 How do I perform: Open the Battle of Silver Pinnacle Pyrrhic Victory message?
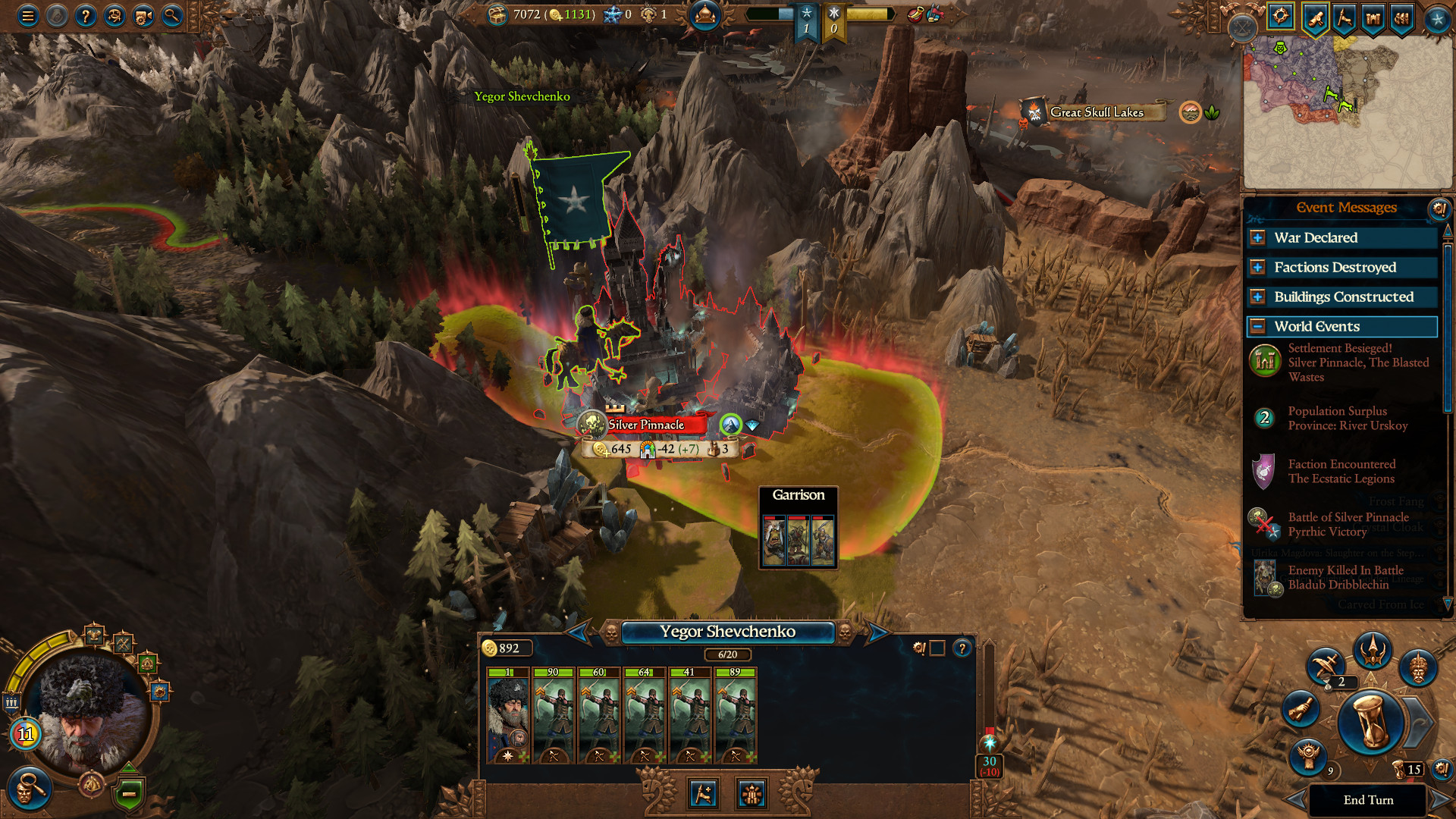pyautogui.click(x=1346, y=525)
